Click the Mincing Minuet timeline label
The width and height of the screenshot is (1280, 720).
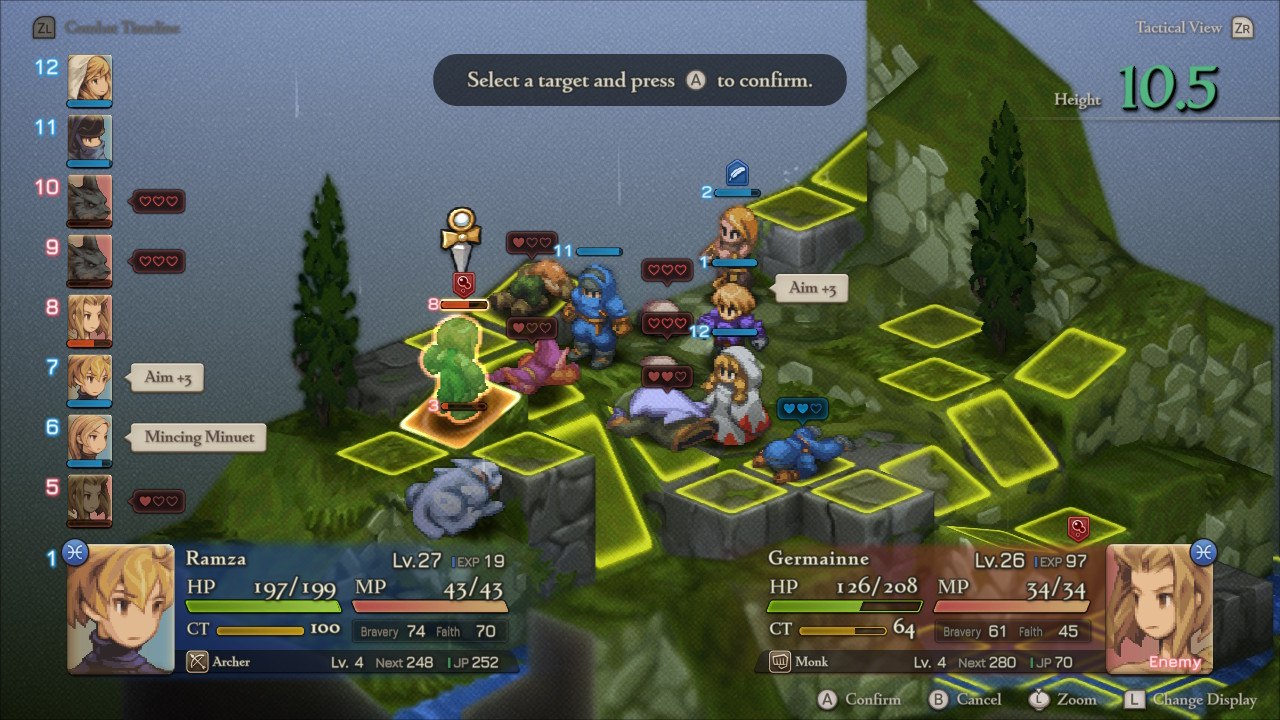(x=199, y=437)
